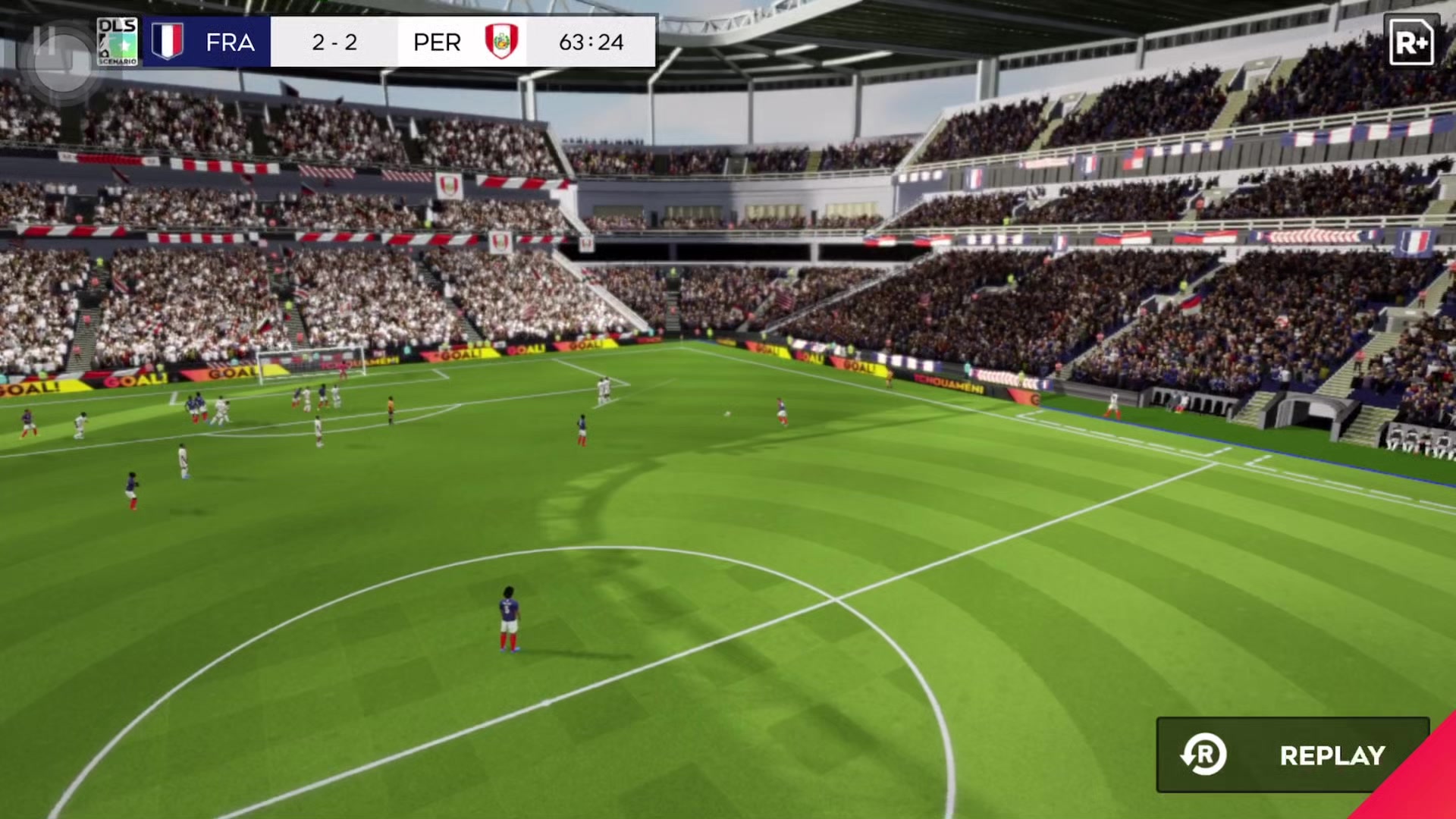Viewport: 1456px width, 819px height.
Task: Watch the REPLAY of the play
Action: point(1292,755)
